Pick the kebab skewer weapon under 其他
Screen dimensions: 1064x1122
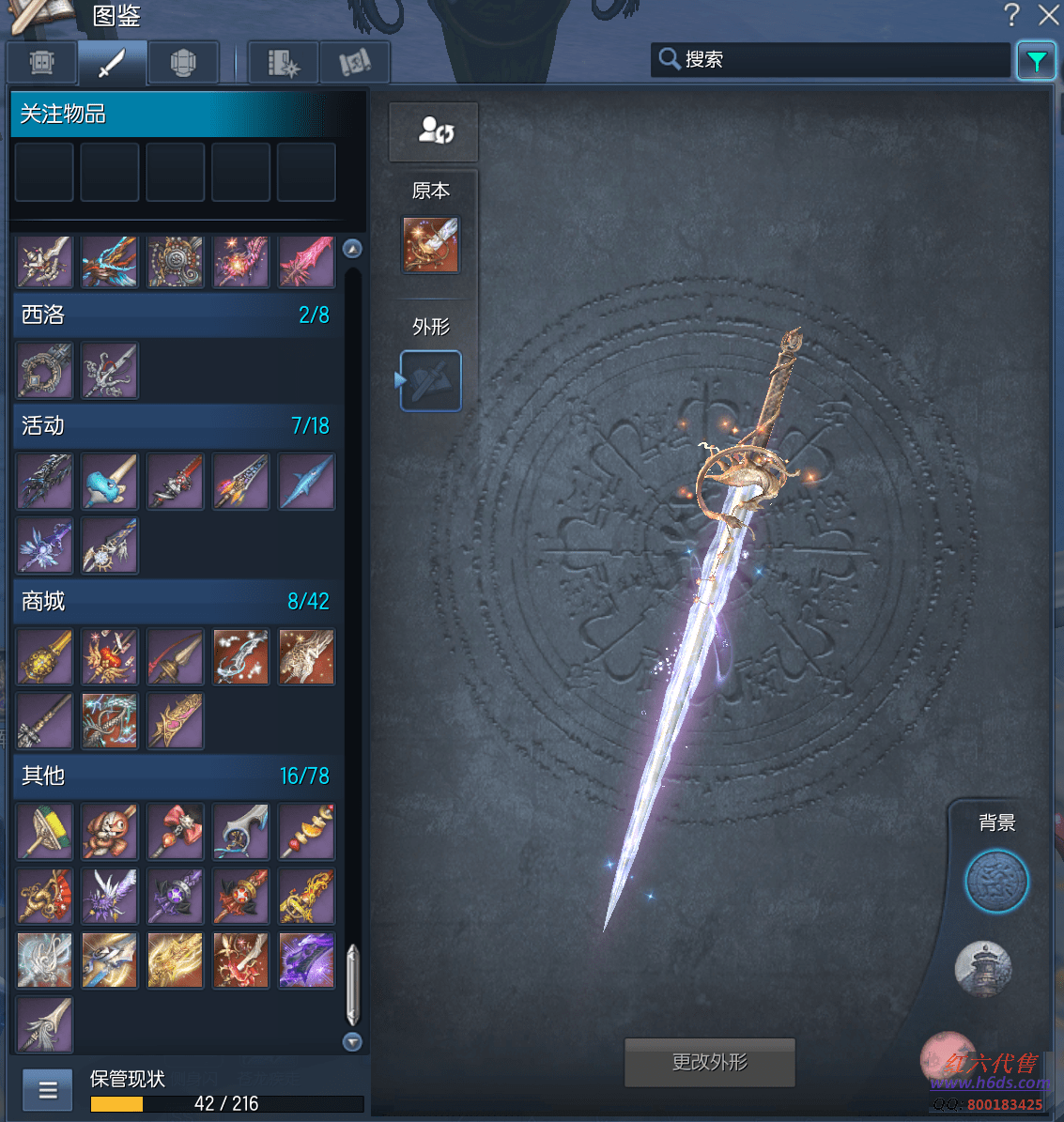[x=306, y=832]
